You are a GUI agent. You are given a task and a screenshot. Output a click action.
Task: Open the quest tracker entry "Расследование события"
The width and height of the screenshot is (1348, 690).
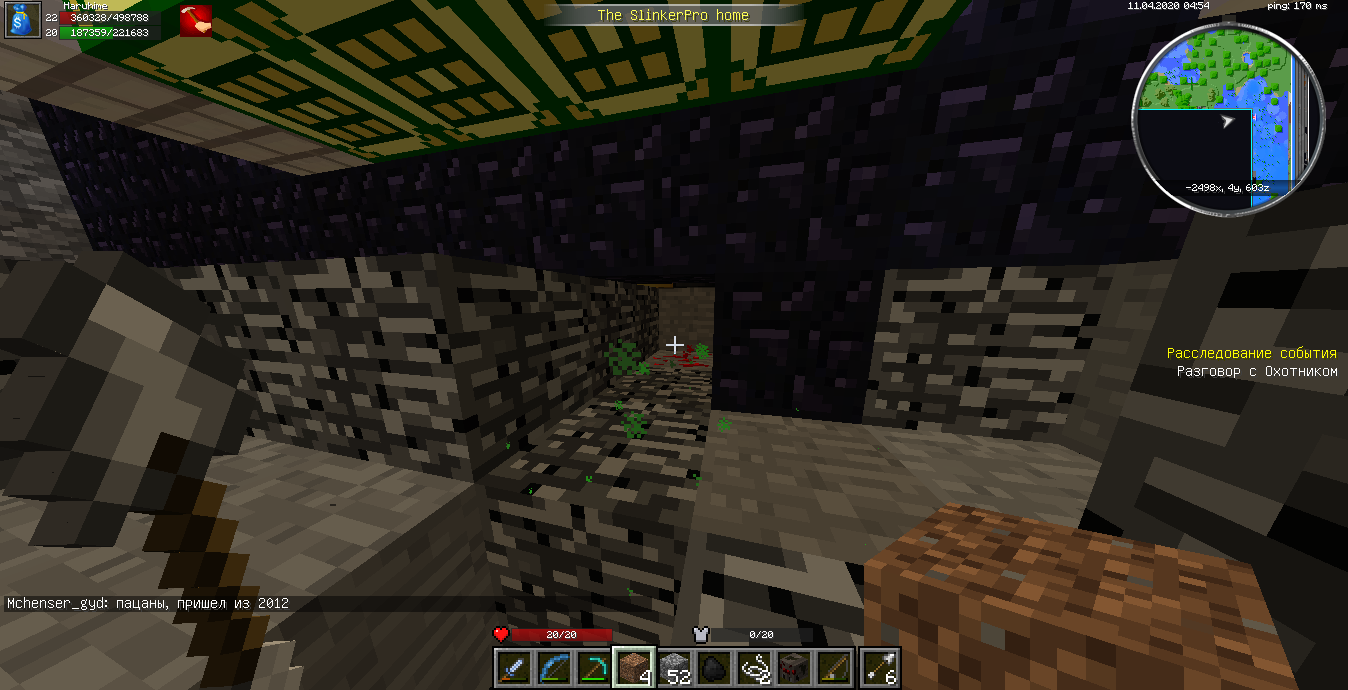[1251, 354]
